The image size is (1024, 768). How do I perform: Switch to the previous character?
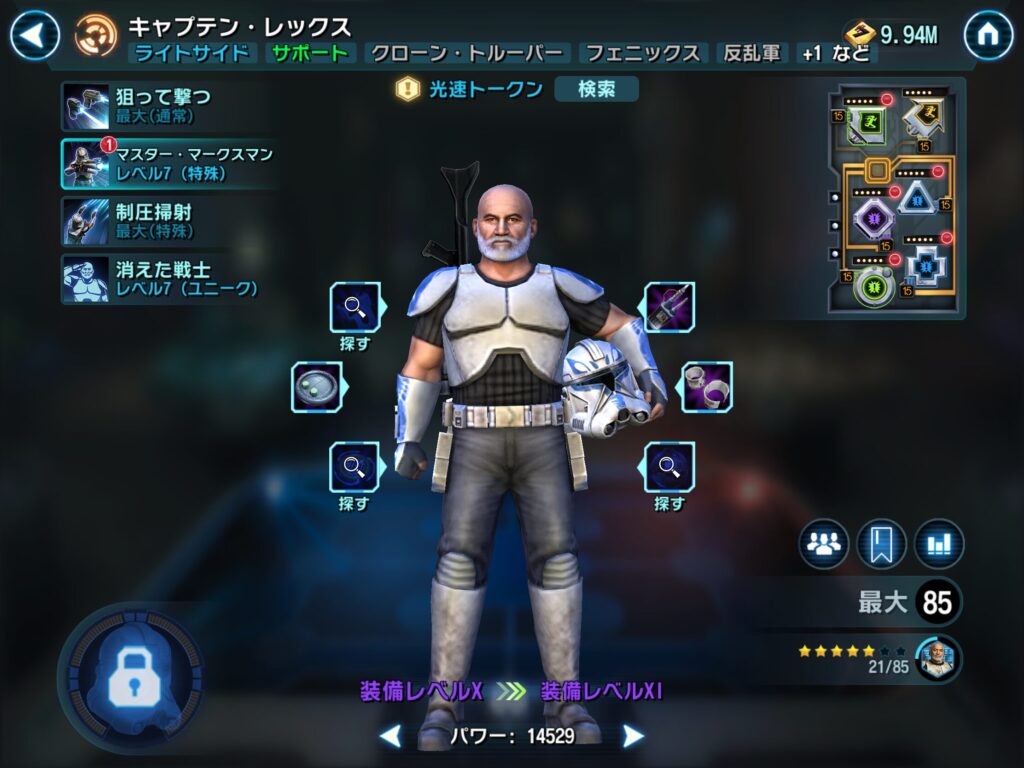(x=391, y=737)
